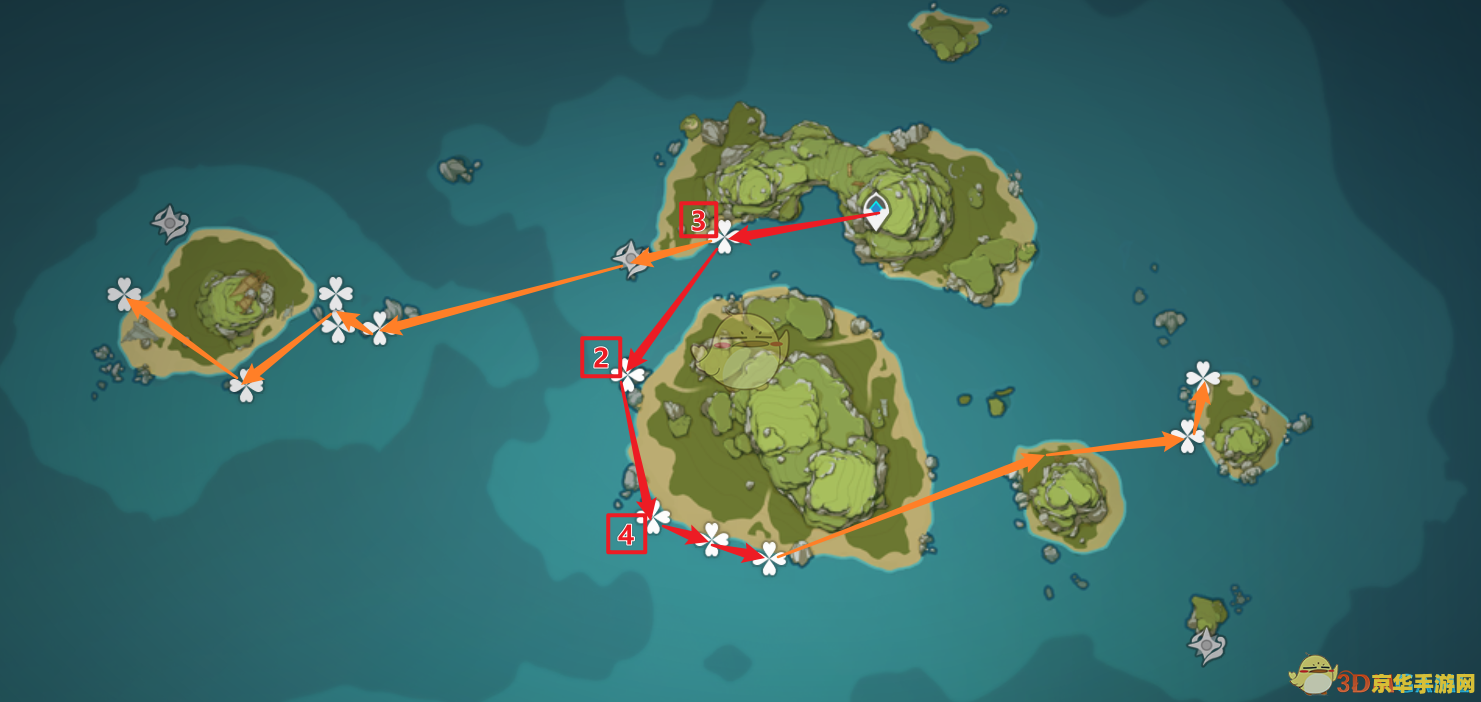1481x702 pixels.
Task: Select the white flower marker beside number 4
Action: pyautogui.click(x=654, y=517)
